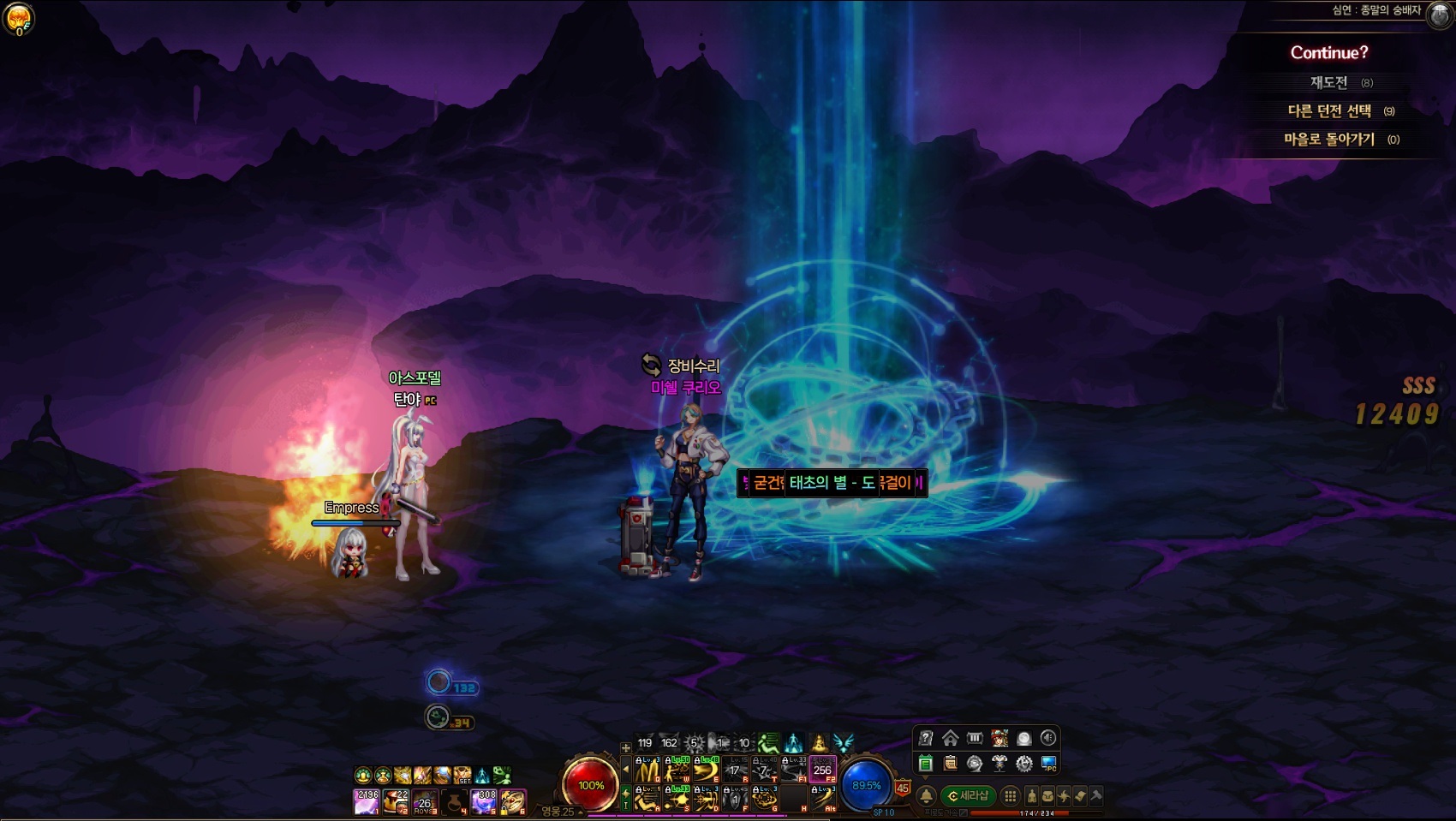
Task: Open the green calendar icon
Action: [x=925, y=764]
